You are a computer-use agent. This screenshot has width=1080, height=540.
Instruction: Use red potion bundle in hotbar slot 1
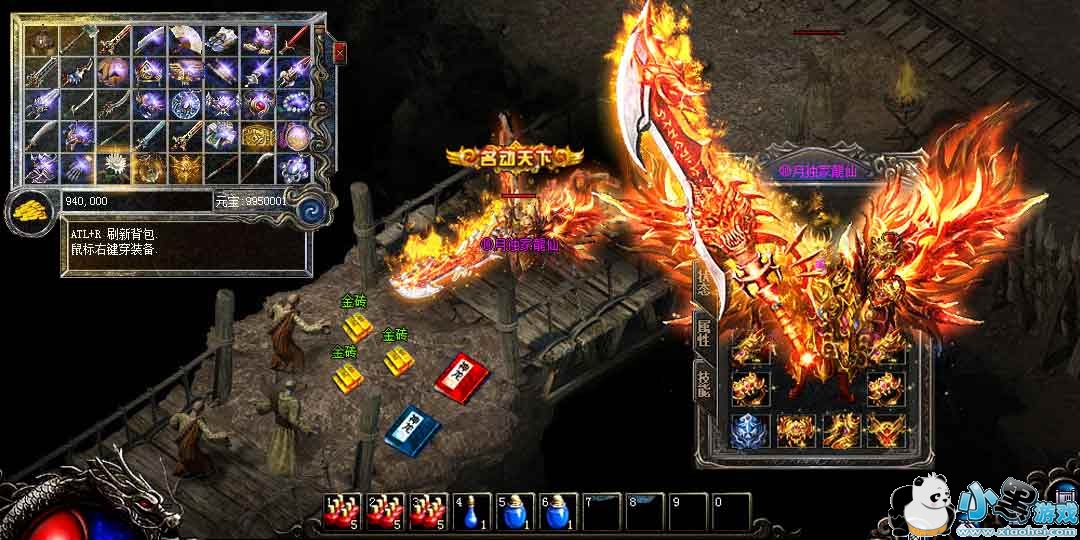340,511
